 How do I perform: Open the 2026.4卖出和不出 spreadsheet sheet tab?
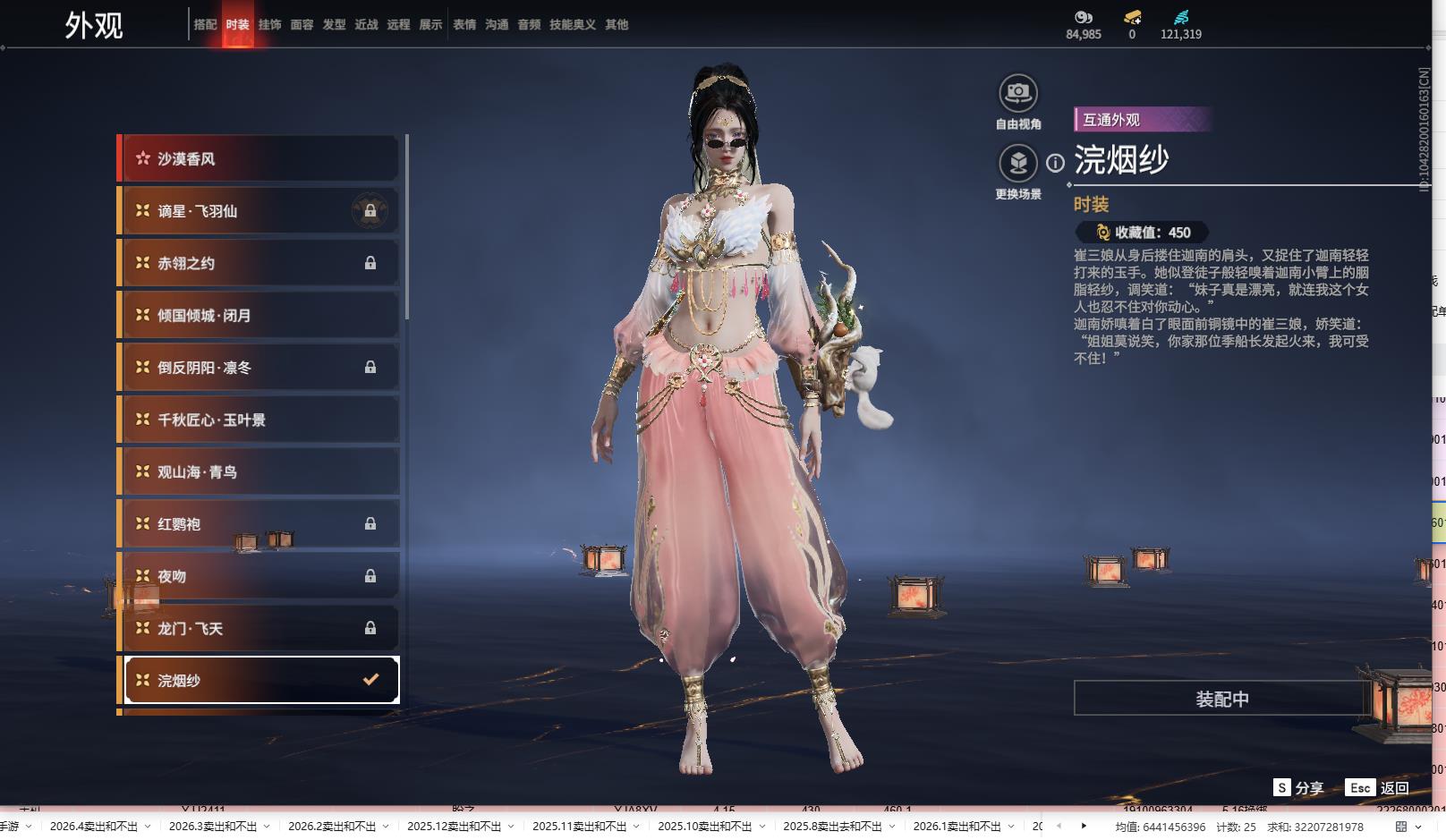pyautogui.click(x=94, y=827)
